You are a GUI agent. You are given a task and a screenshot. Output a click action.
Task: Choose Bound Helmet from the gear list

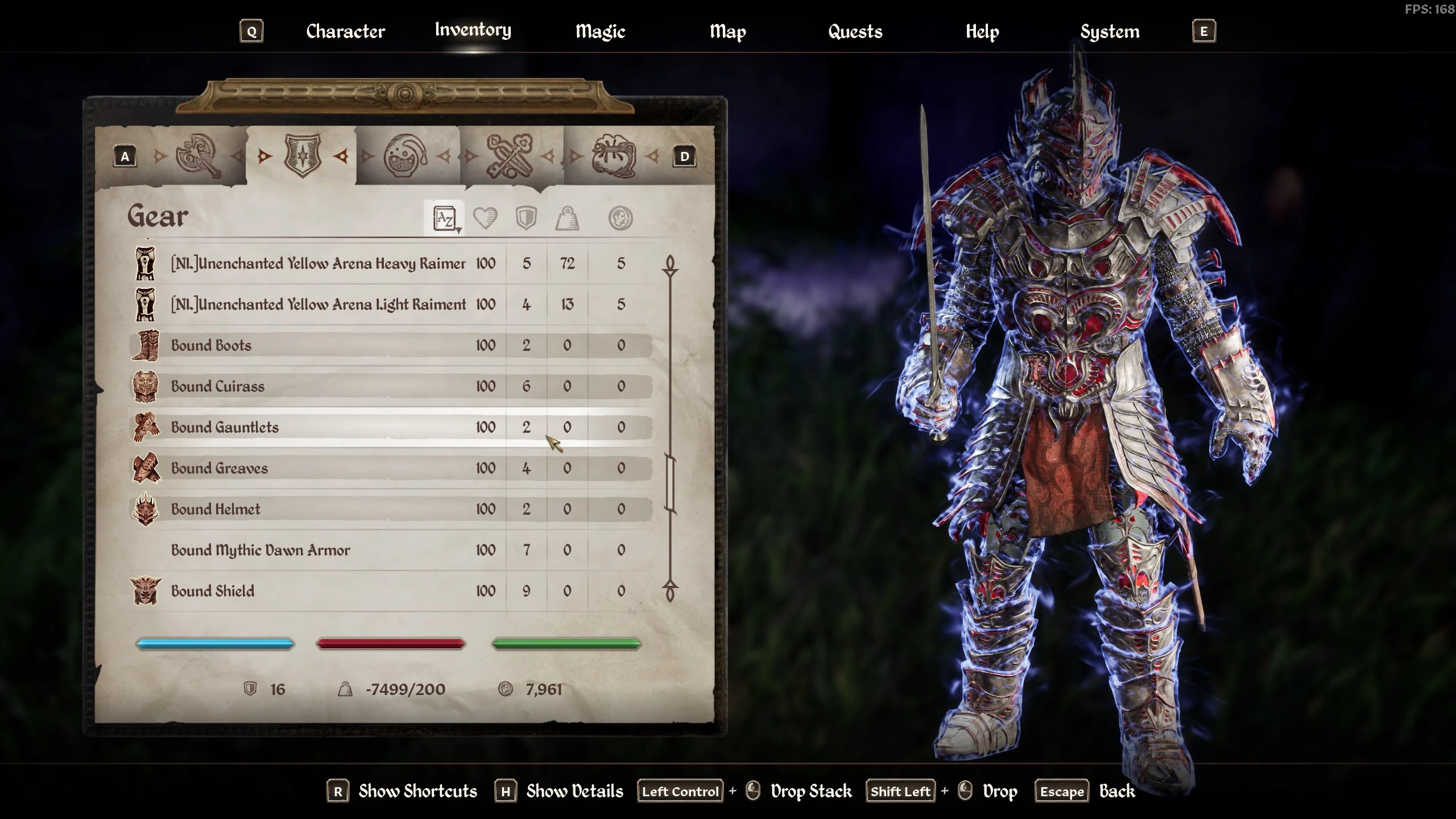(x=216, y=510)
